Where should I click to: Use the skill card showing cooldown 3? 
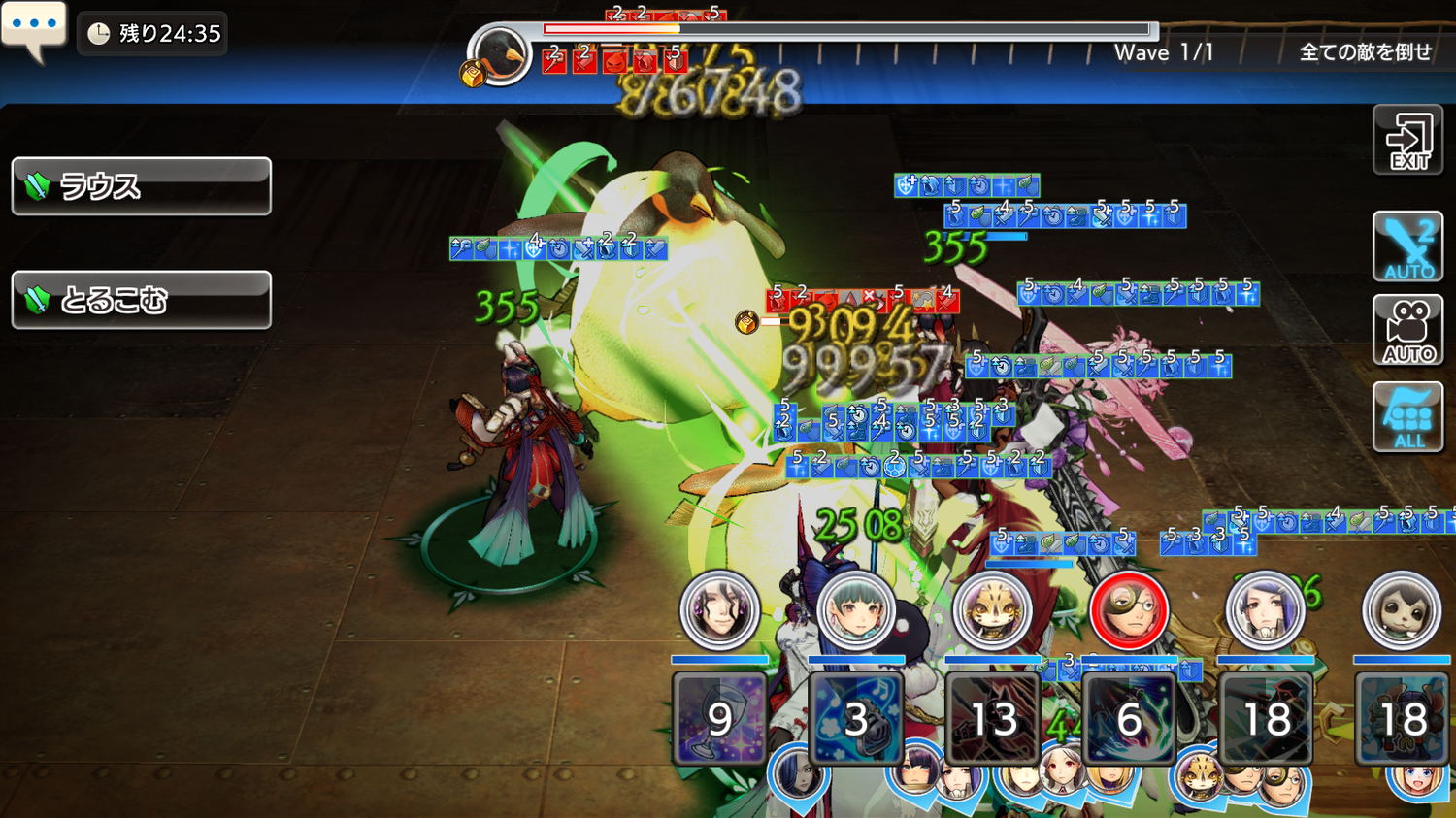pos(855,719)
